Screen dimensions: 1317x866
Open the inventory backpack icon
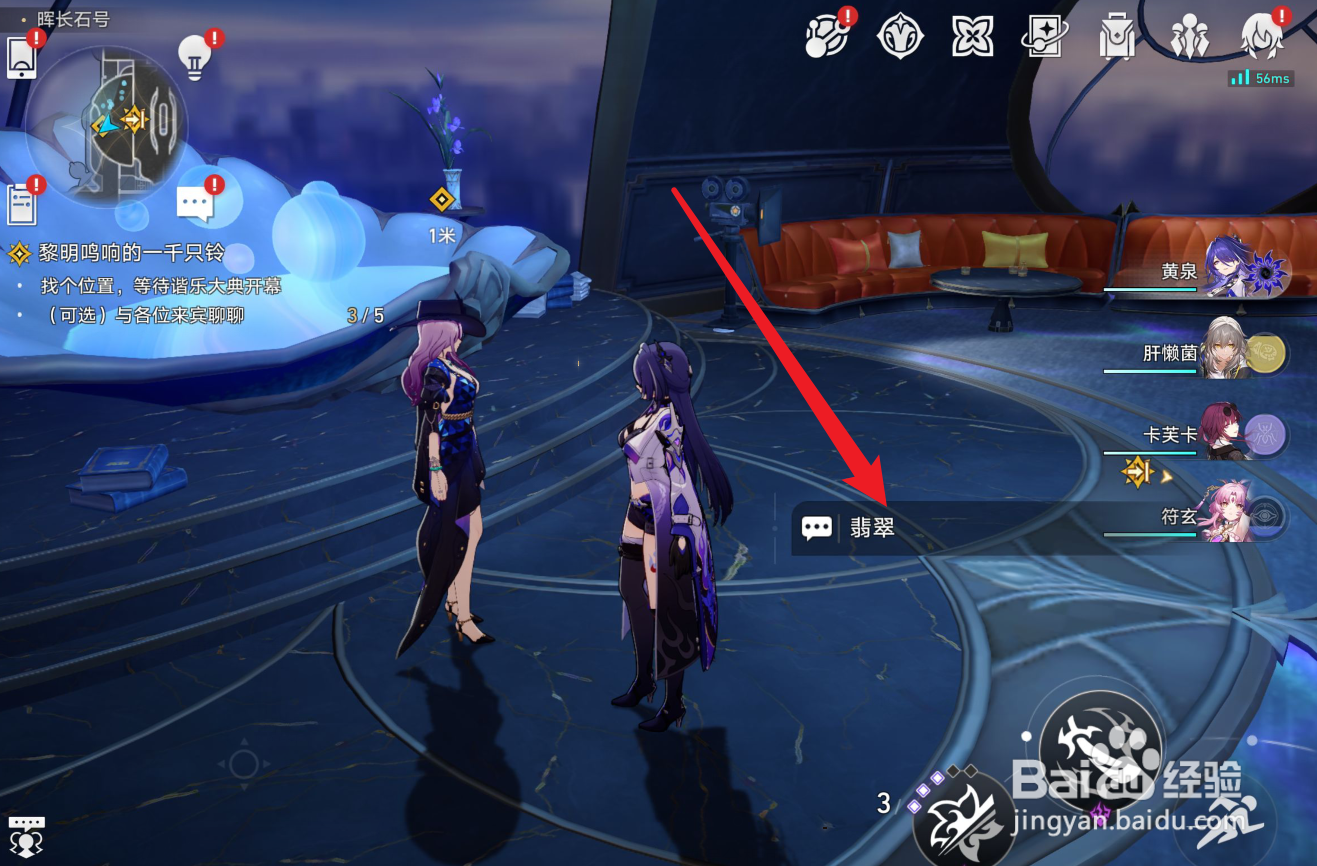pos(1115,37)
